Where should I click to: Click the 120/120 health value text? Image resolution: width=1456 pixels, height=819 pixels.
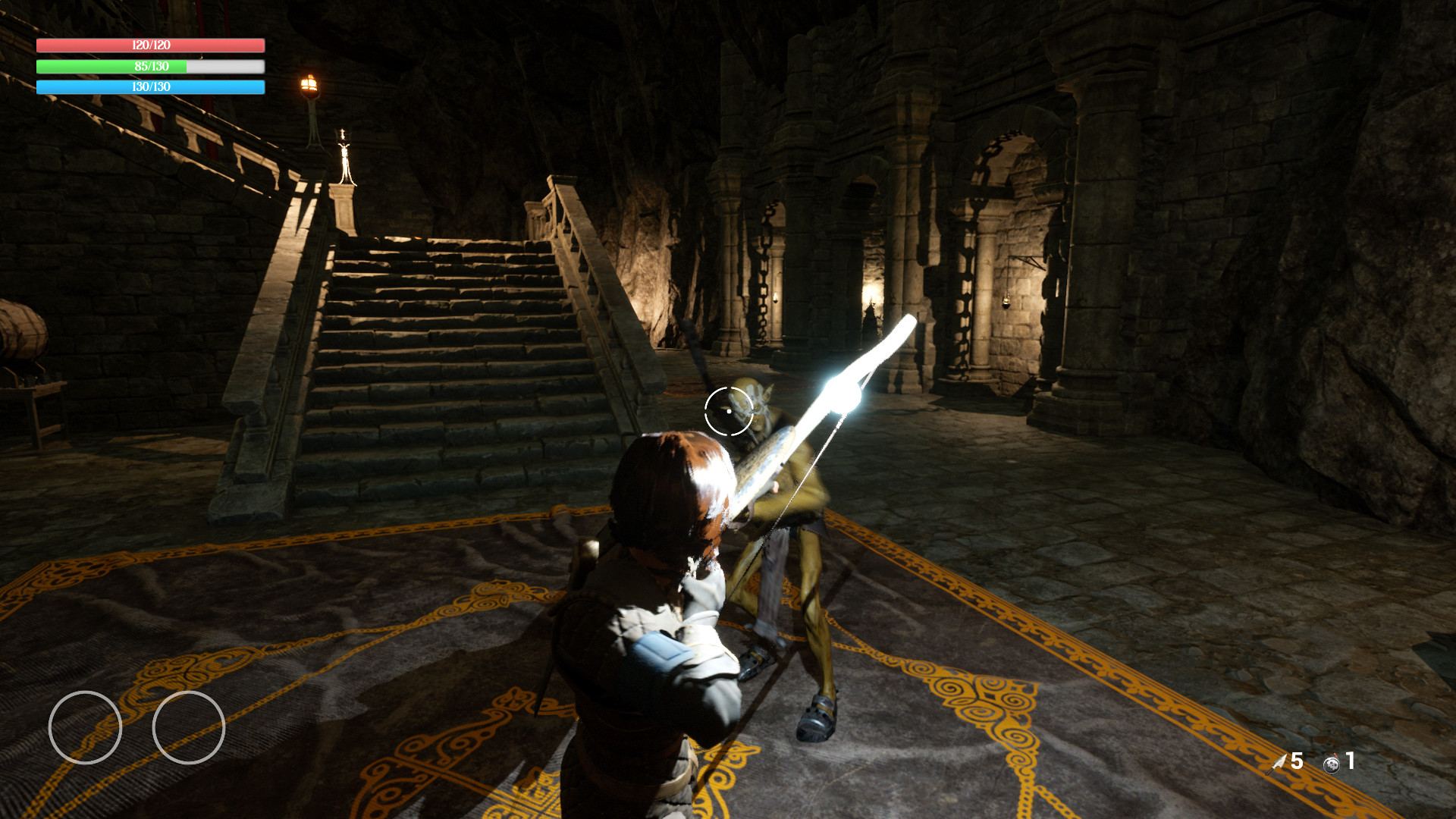[149, 45]
